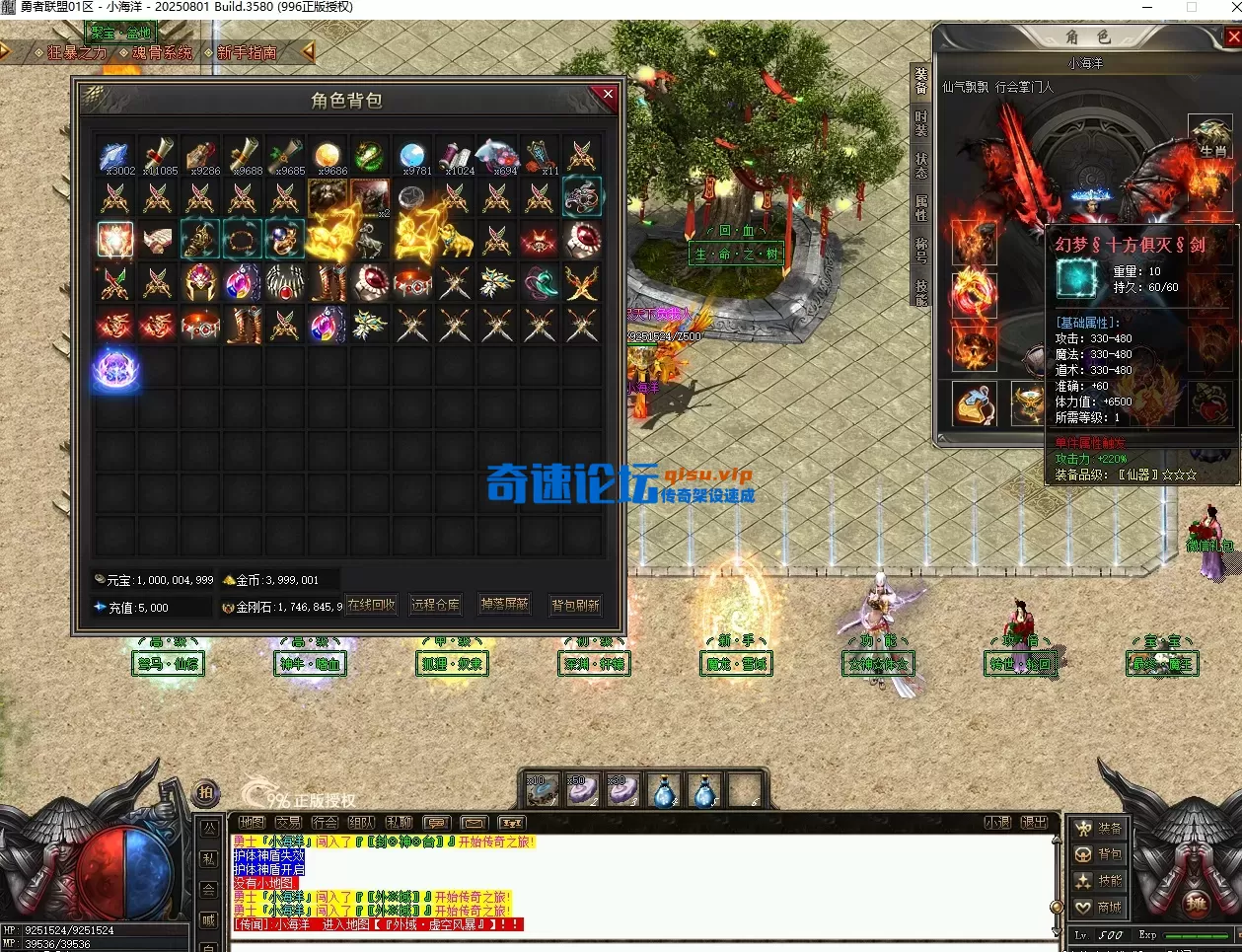Open the 狂暴之力 menu at top
This screenshot has width=1242, height=952.
(x=77, y=52)
